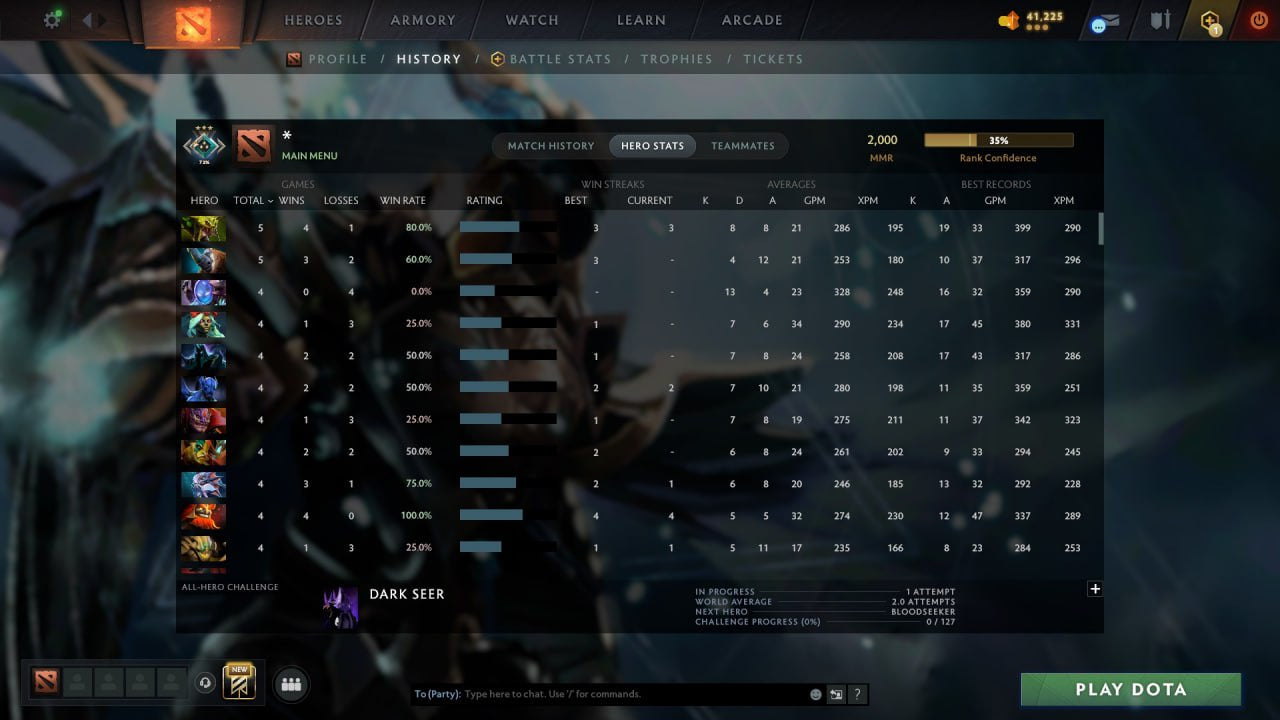Open the Arcade menu

click(x=751, y=20)
